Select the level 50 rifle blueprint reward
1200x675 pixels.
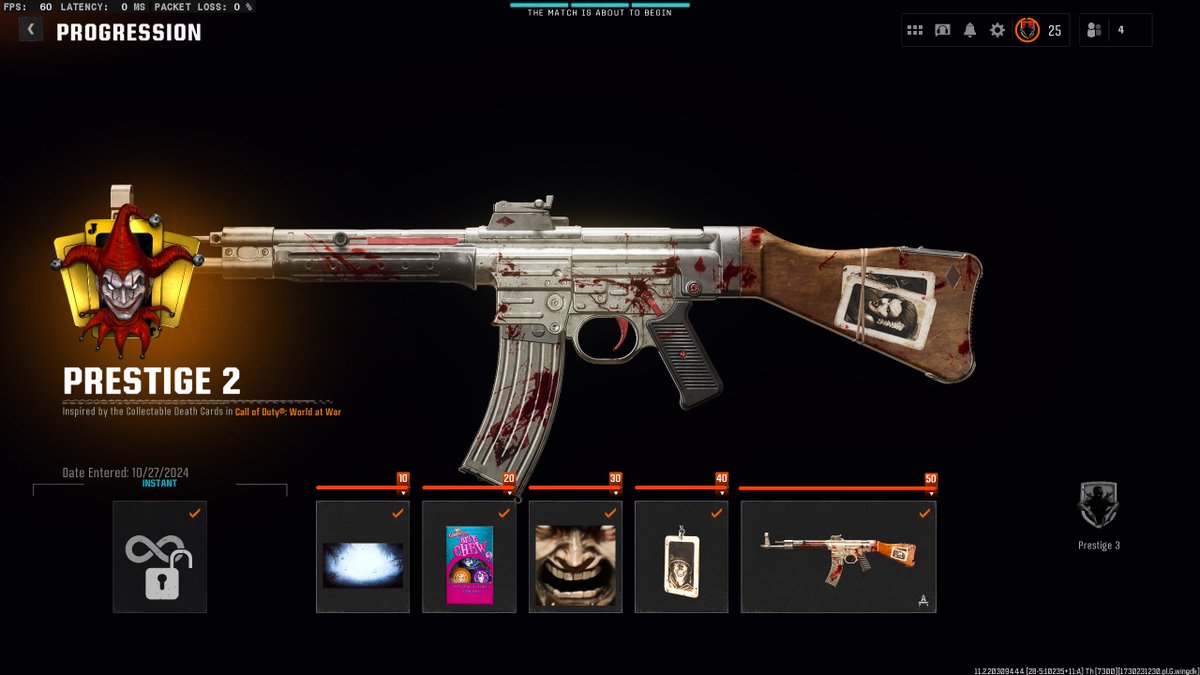pyautogui.click(x=838, y=557)
